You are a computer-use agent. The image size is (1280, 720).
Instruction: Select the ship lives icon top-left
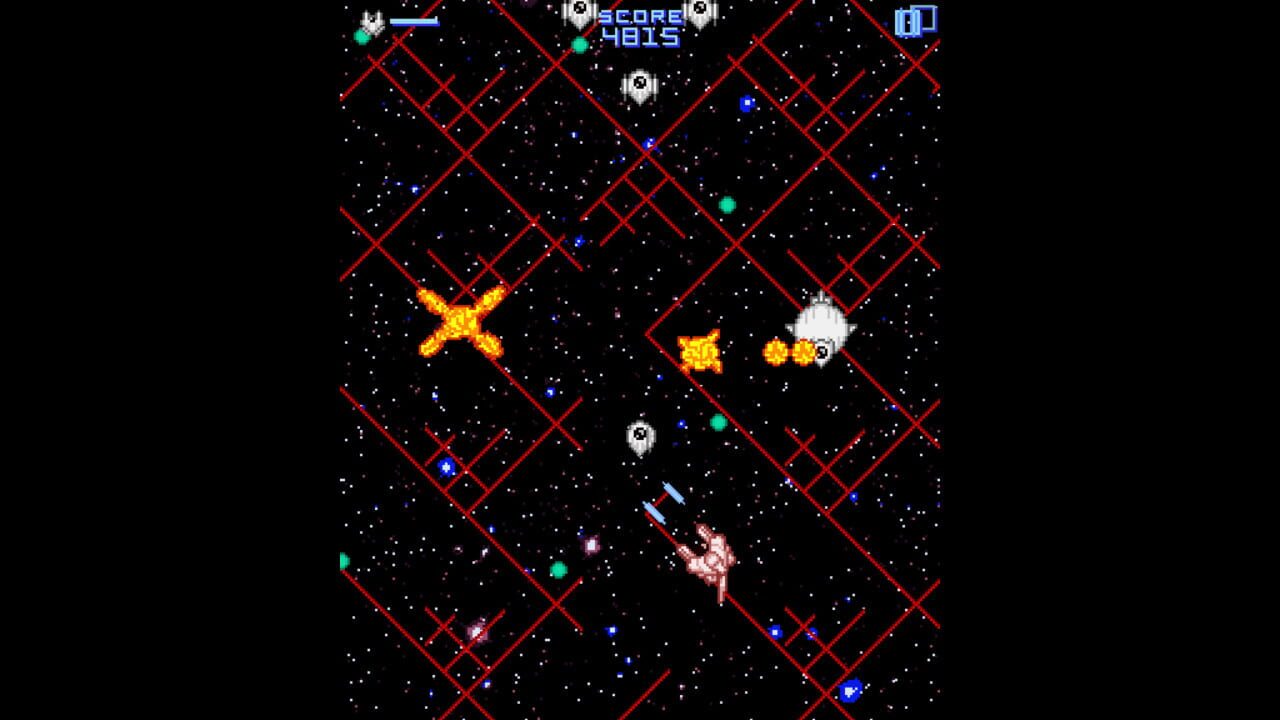tap(371, 19)
